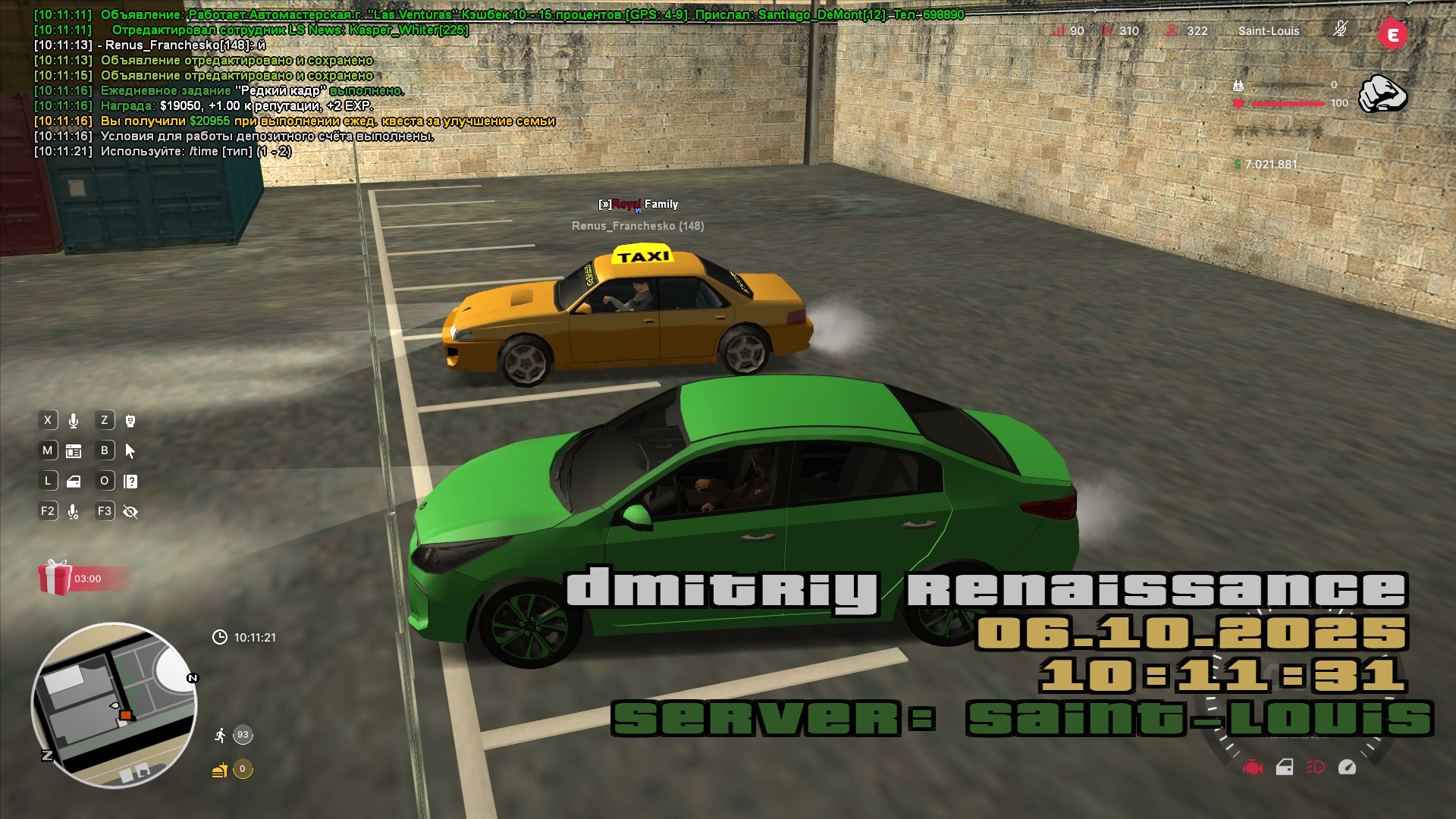This screenshot has height=819, width=1456.
Task: Activate the mouse cursor icon
Action: click(x=130, y=451)
